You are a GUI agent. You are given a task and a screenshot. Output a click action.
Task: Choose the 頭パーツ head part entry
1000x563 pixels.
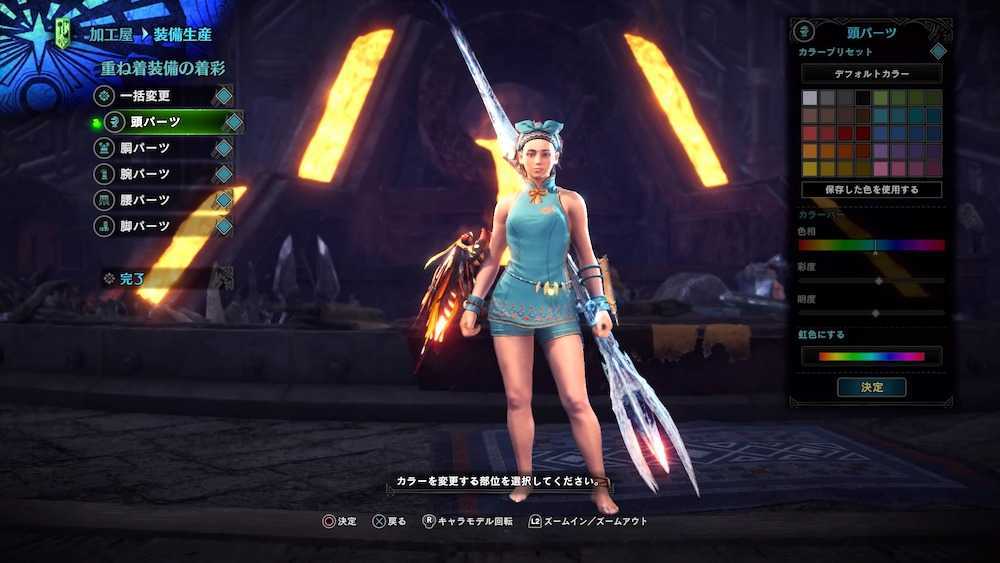pyautogui.click(x=167, y=122)
